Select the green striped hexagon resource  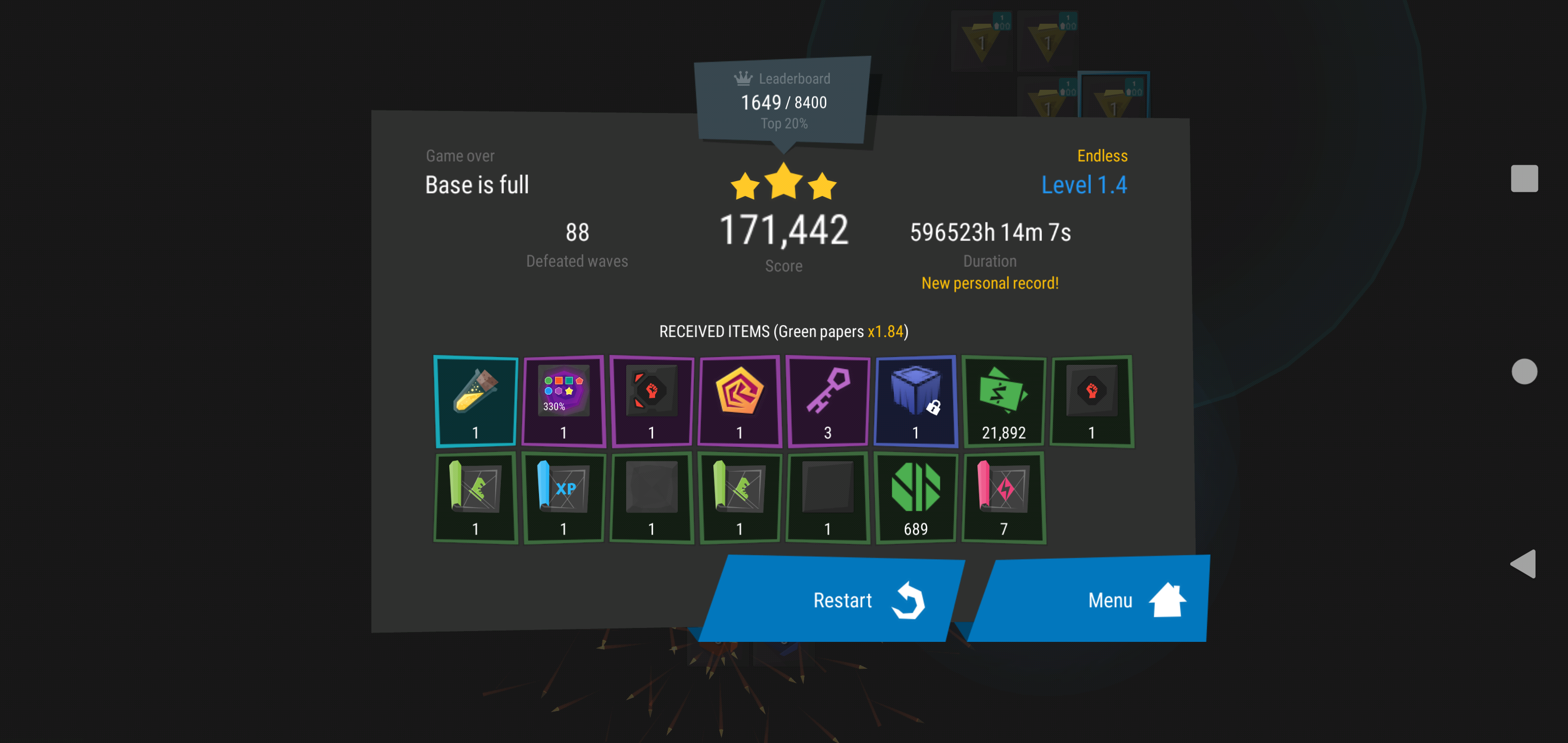click(916, 497)
